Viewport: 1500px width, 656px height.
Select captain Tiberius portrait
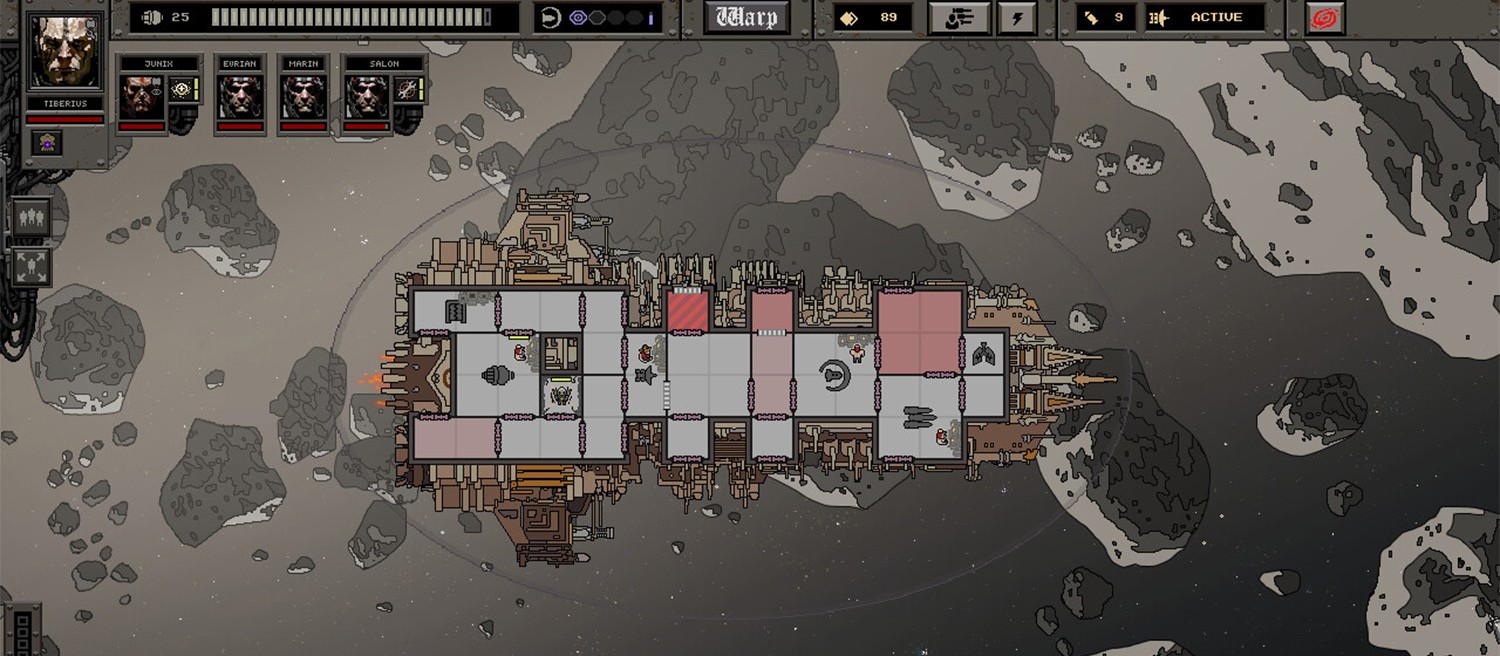[x=66, y=50]
